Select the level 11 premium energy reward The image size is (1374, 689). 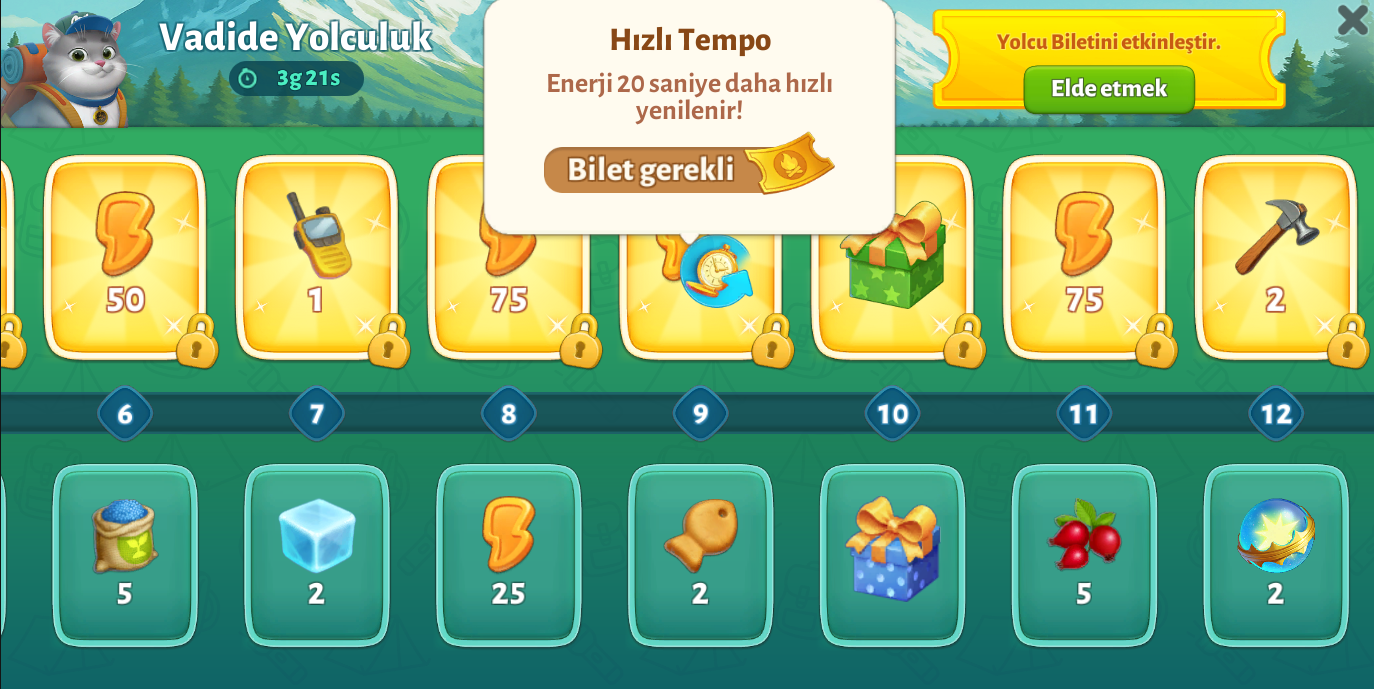tap(1084, 256)
